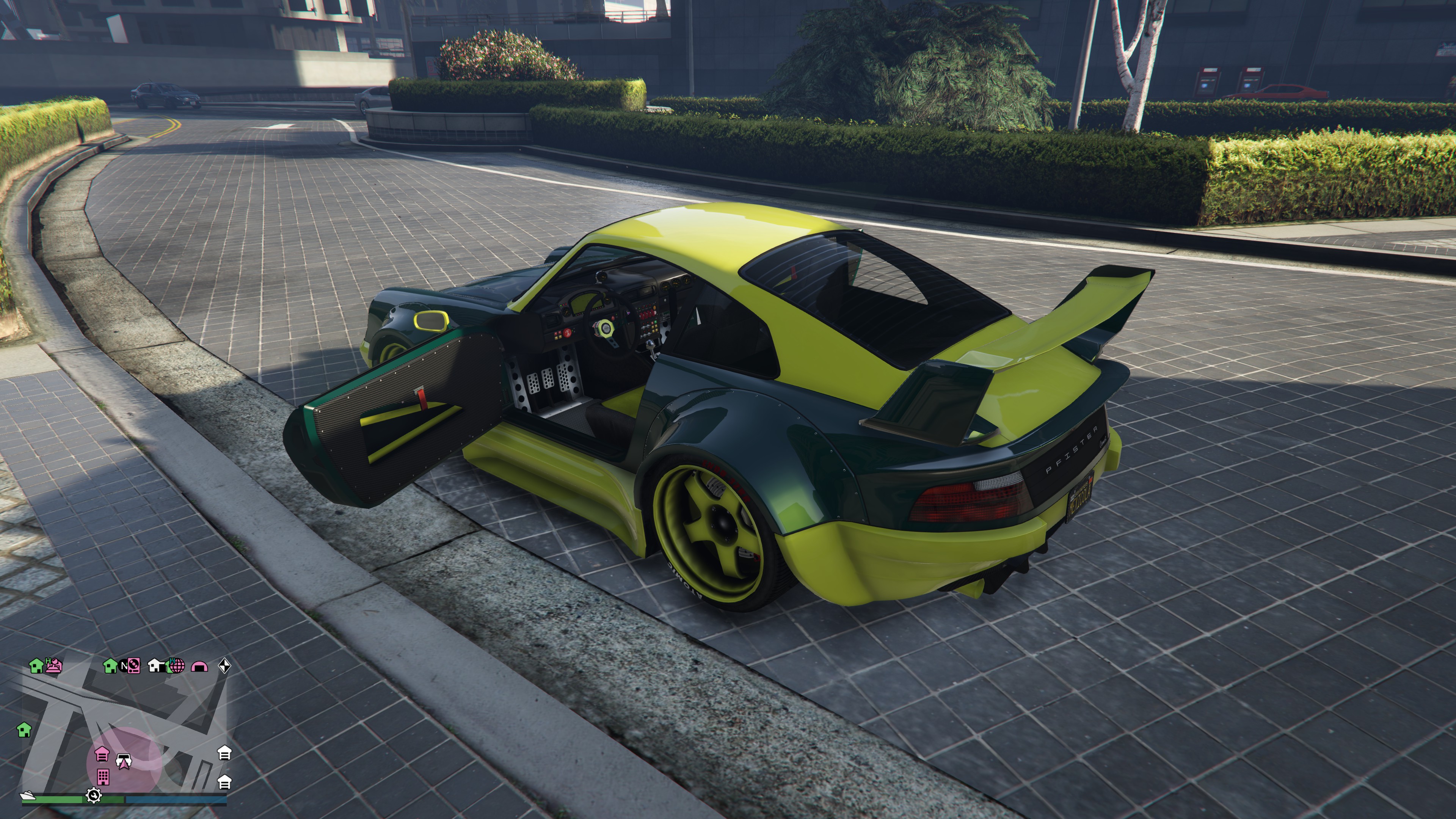The height and width of the screenshot is (819, 1456).
Task: Select the pink globe map marker
Action: coord(177,665)
